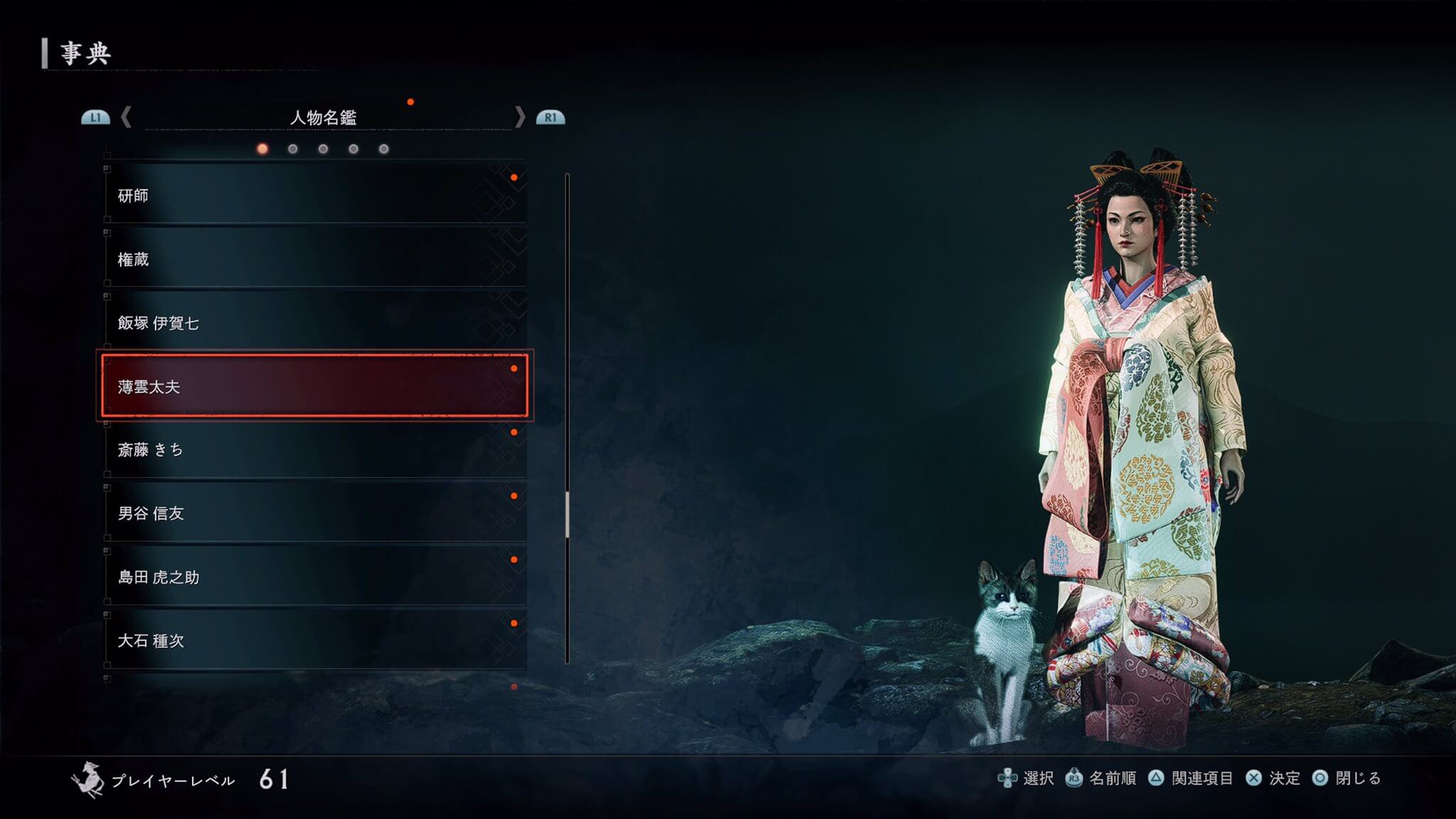Select the highlighted 薄雲太夫 entry
Screen dimensions: 1456x819
(315, 386)
